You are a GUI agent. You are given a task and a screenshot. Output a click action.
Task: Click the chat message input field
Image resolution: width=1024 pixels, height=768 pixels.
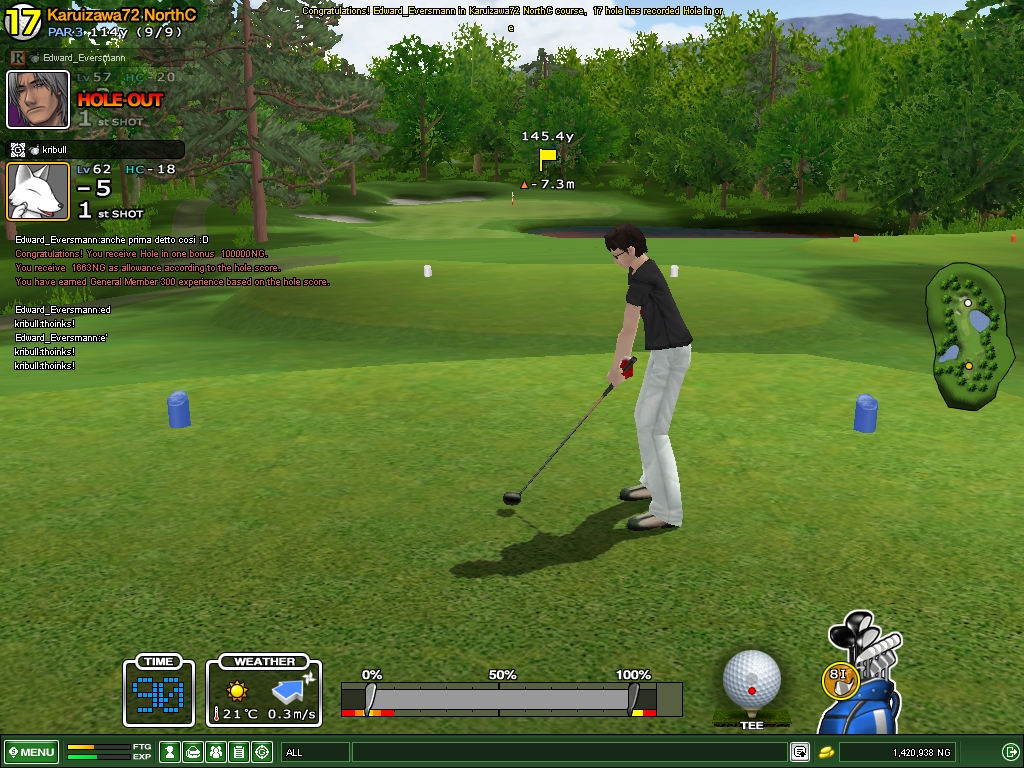tap(570, 752)
